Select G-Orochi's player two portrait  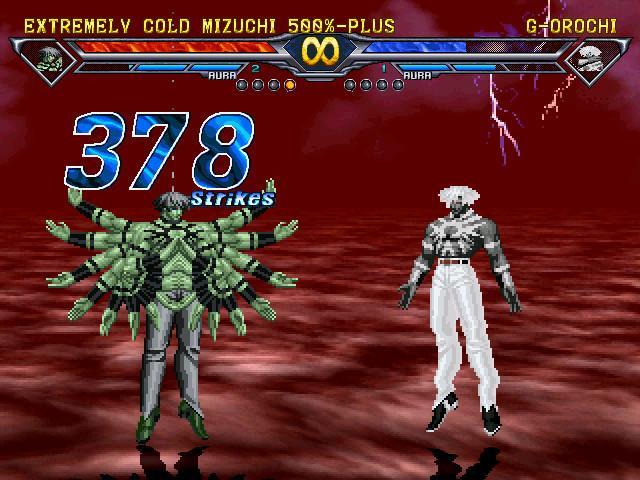(x=590, y=58)
